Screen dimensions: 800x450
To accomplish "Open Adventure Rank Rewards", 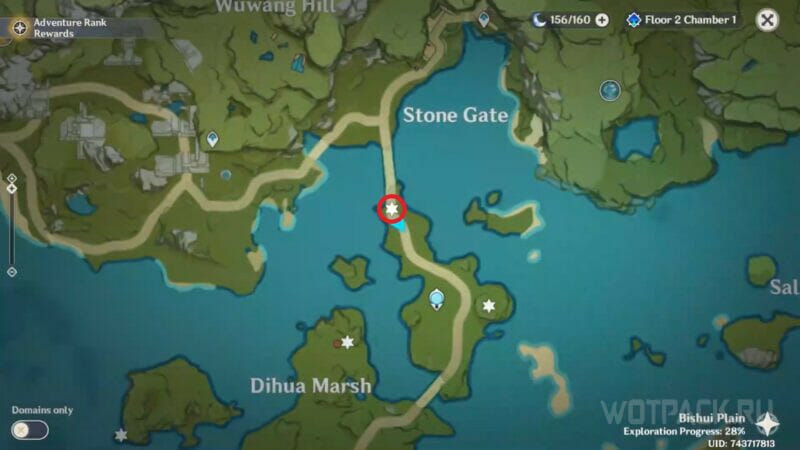I will click(x=19, y=28).
